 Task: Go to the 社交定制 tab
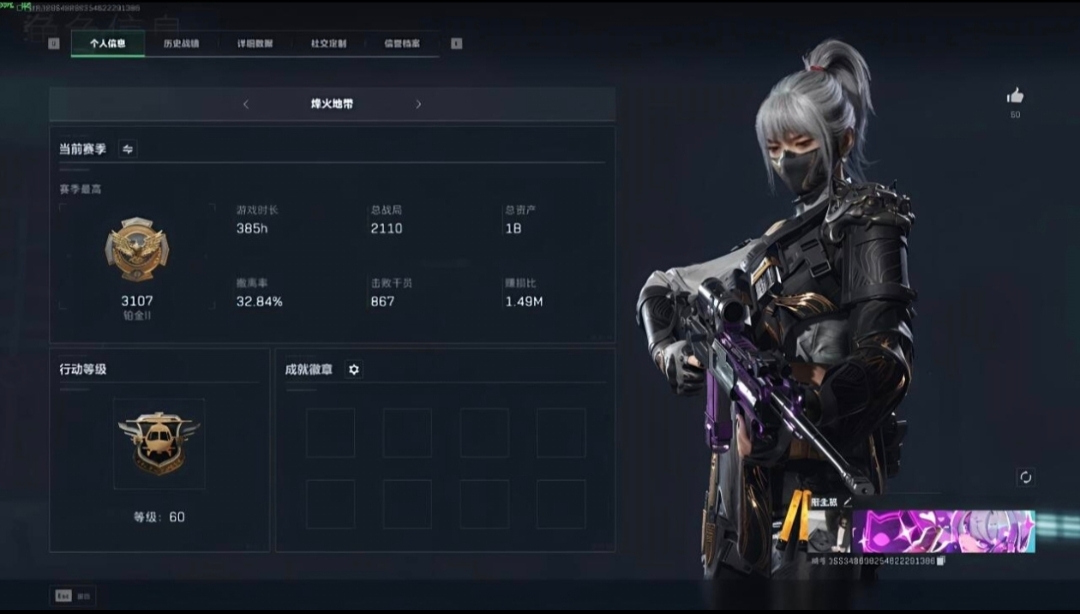(x=328, y=43)
